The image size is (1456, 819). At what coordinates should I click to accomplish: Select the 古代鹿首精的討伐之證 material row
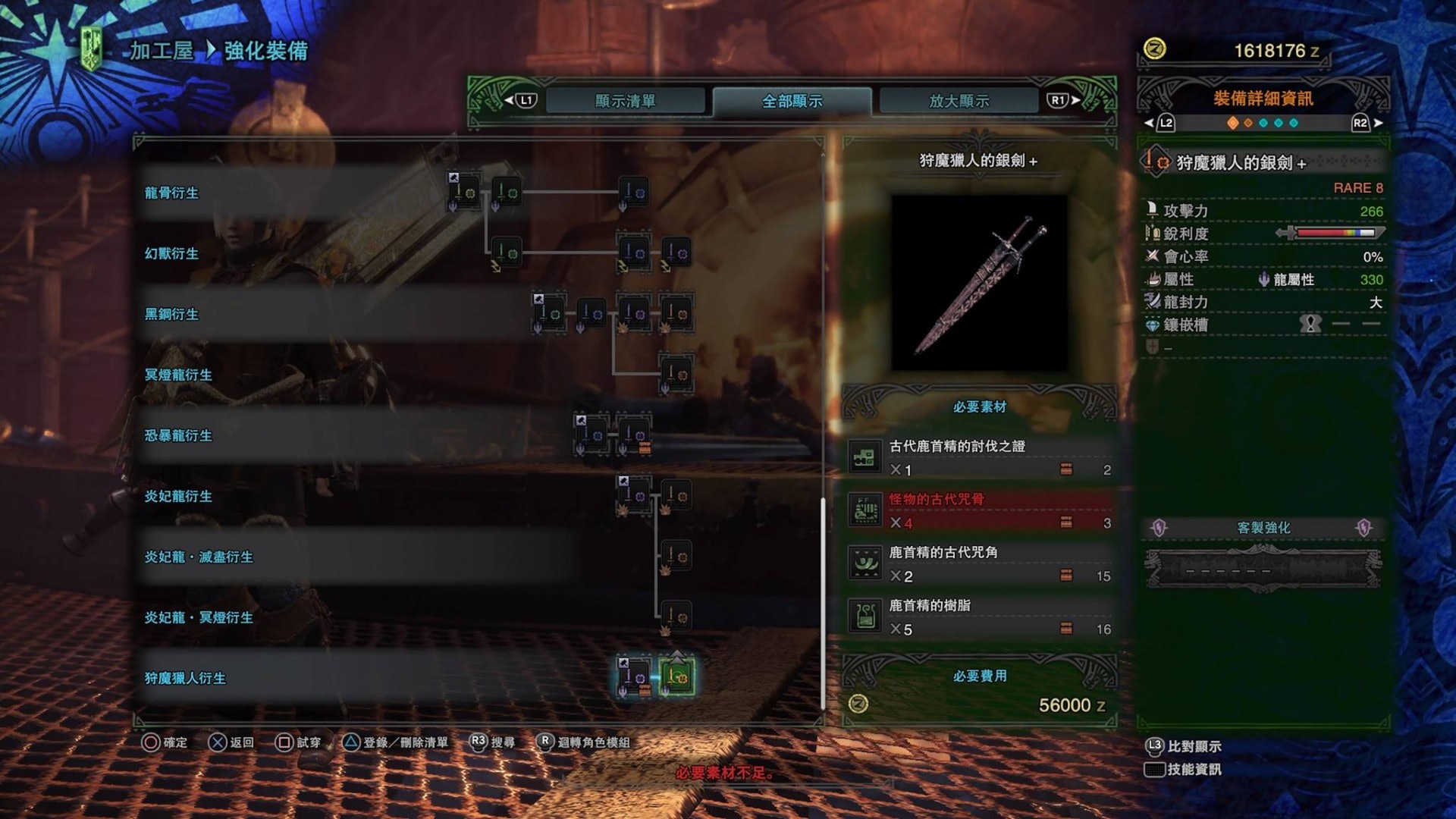pyautogui.click(x=980, y=458)
